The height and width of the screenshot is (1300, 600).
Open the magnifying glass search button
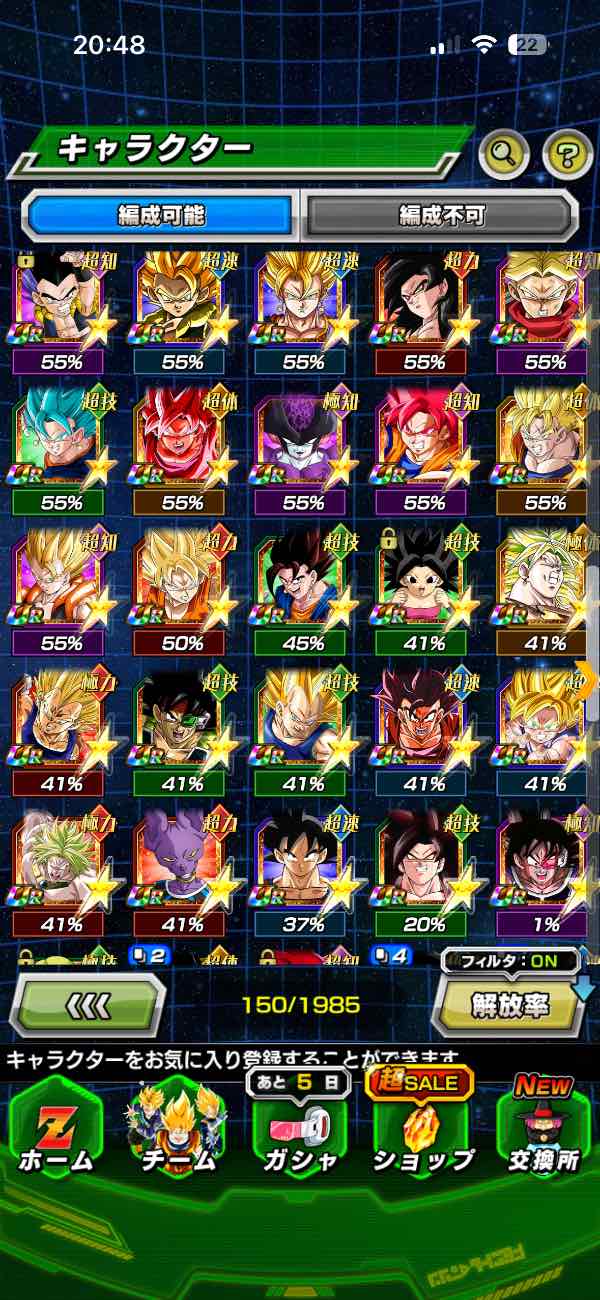coord(505,153)
